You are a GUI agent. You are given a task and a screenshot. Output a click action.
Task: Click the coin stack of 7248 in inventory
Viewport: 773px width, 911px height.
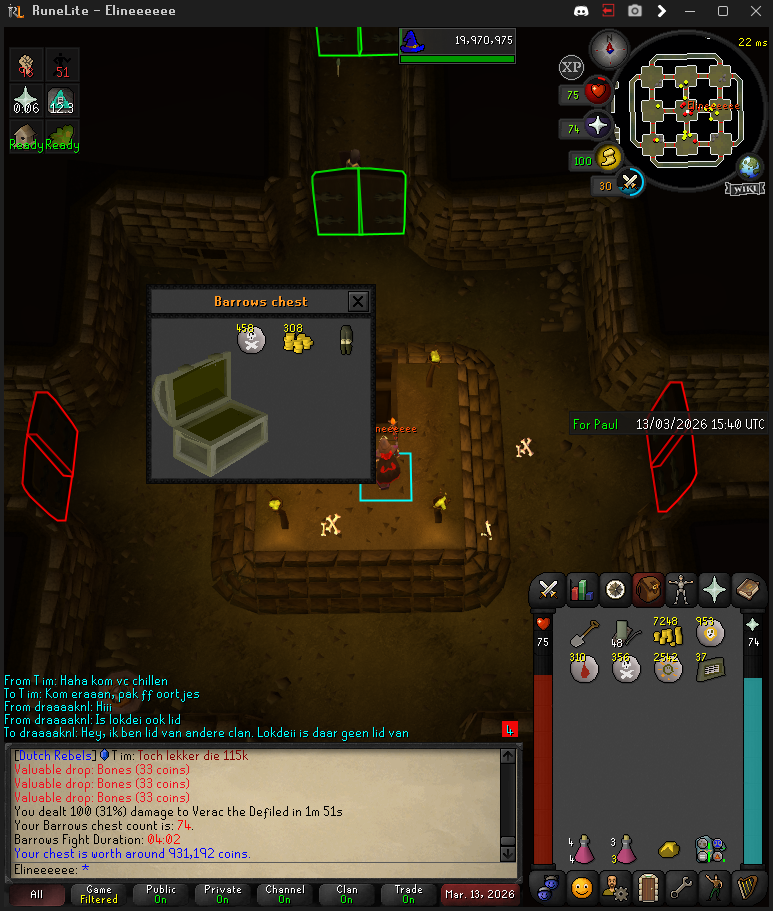click(x=666, y=633)
